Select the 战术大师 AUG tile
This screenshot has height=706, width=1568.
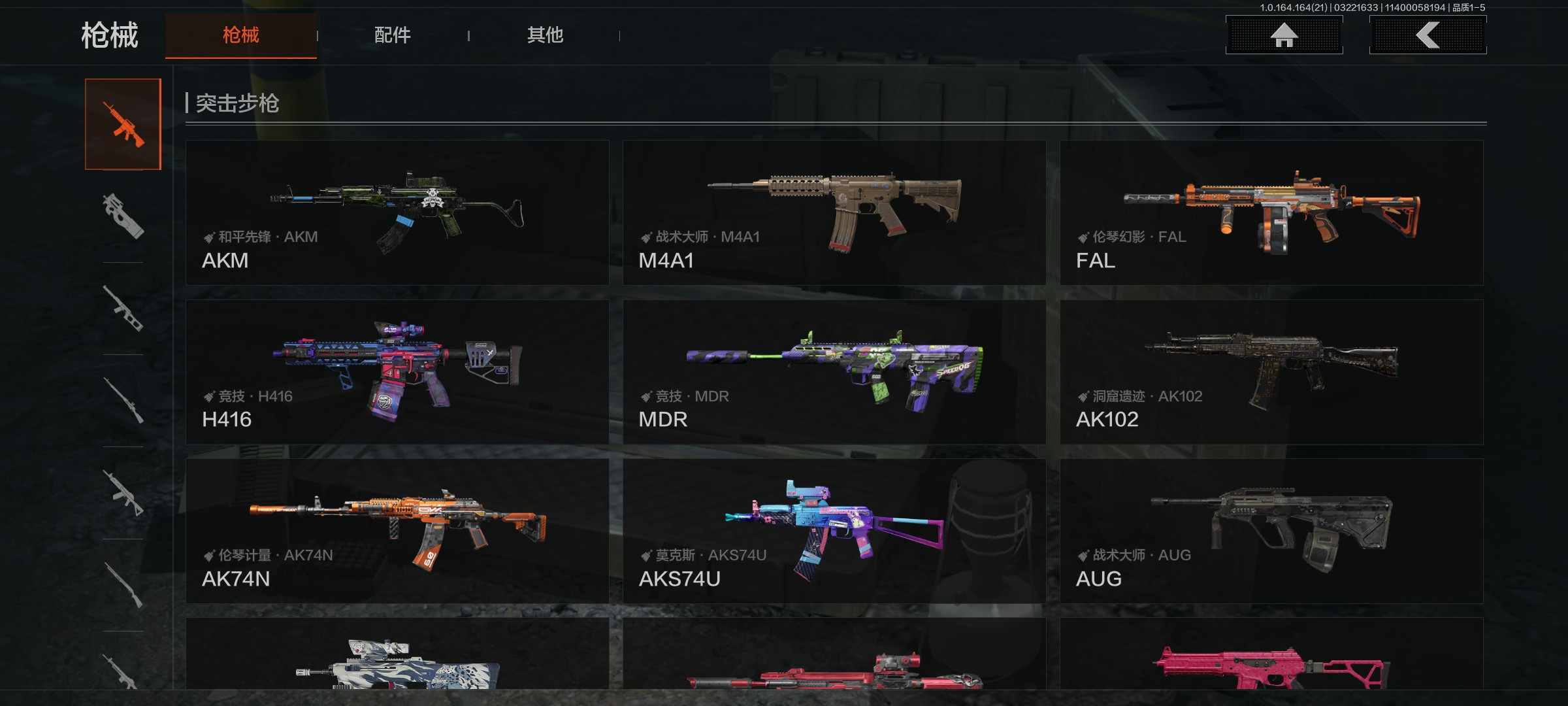1271,531
